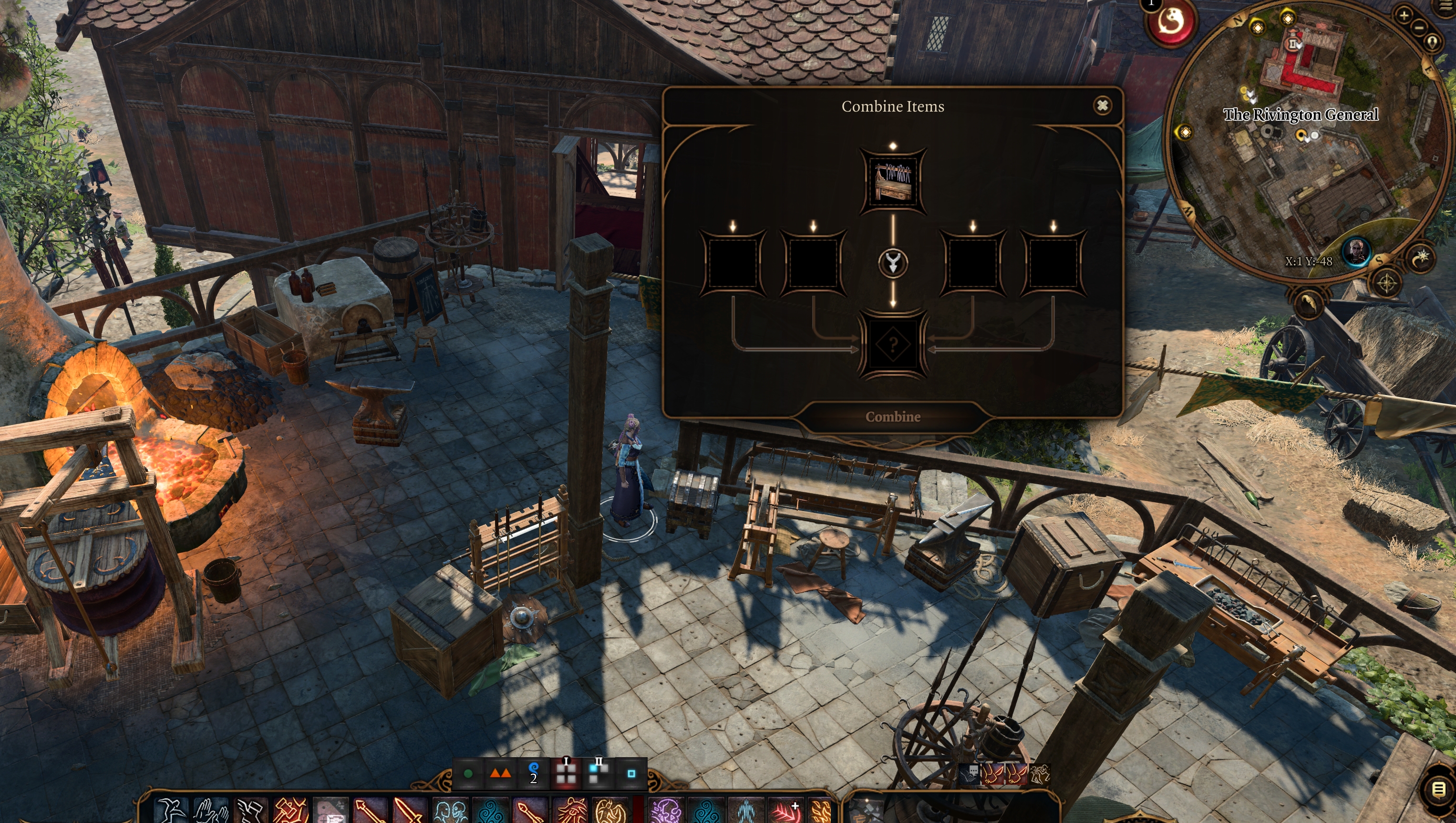Viewport: 1456px width, 823px height.
Task: Select level I spell slot filter
Action: [566, 773]
